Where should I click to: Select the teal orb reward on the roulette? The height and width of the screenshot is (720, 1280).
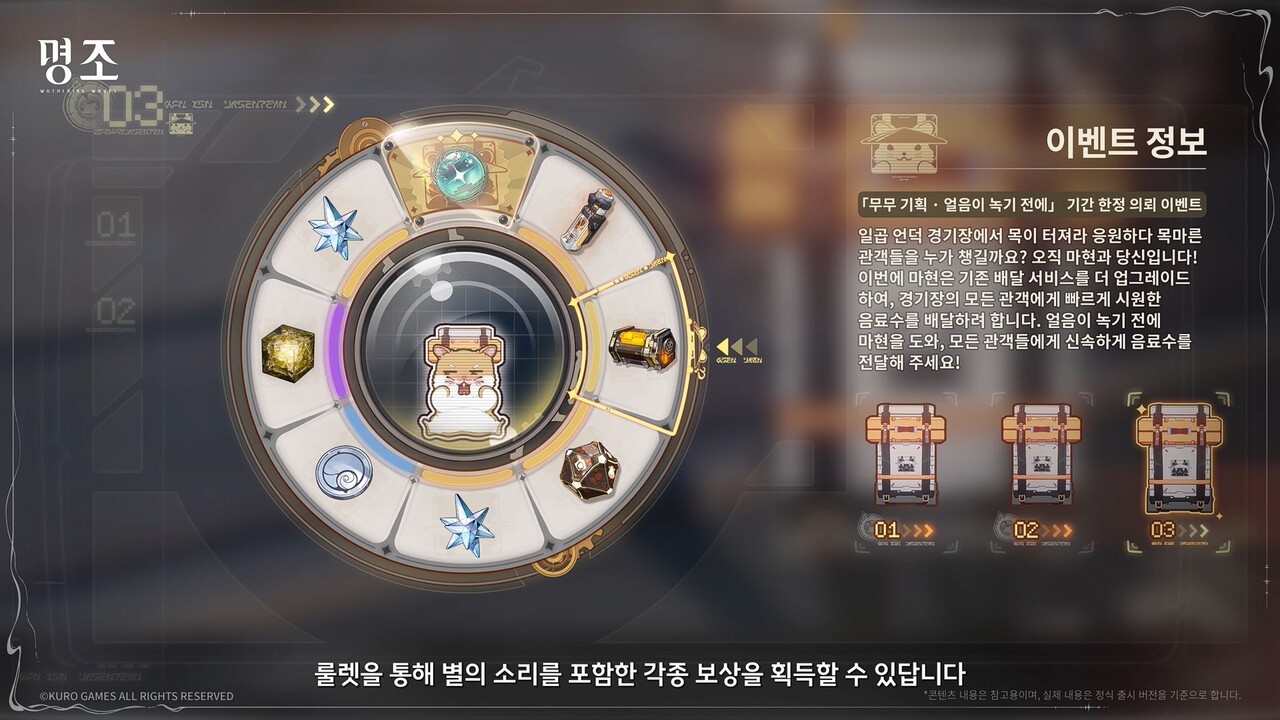pyautogui.click(x=463, y=172)
